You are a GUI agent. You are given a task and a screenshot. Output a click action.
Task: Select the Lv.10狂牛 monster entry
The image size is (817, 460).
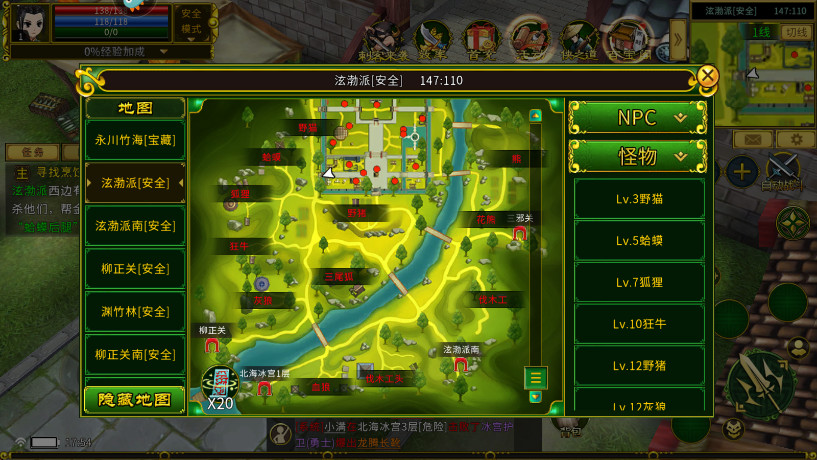tap(639, 324)
